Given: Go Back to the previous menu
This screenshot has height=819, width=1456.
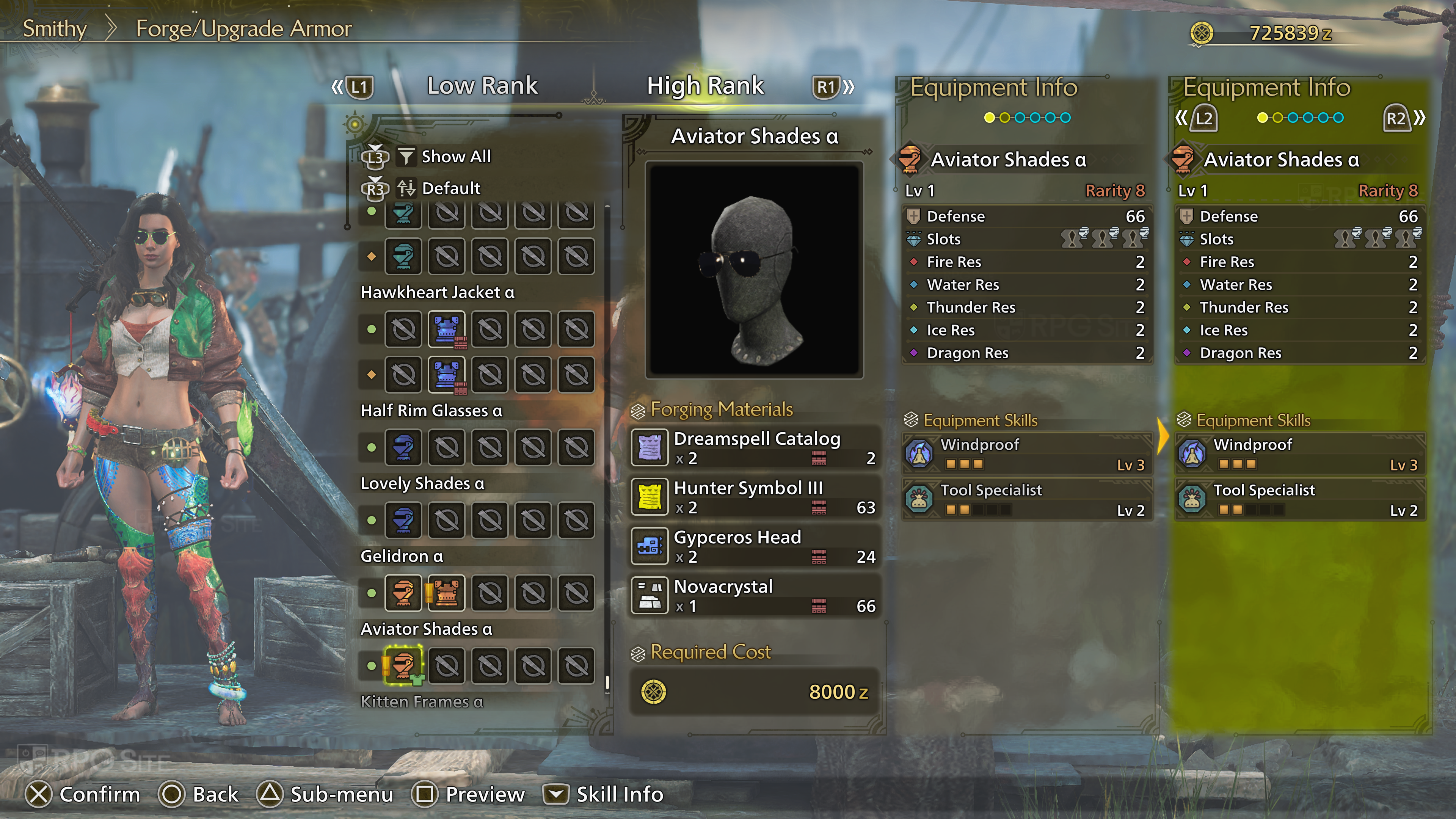Looking at the screenshot, I should pyautogui.click(x=199, y=794).
